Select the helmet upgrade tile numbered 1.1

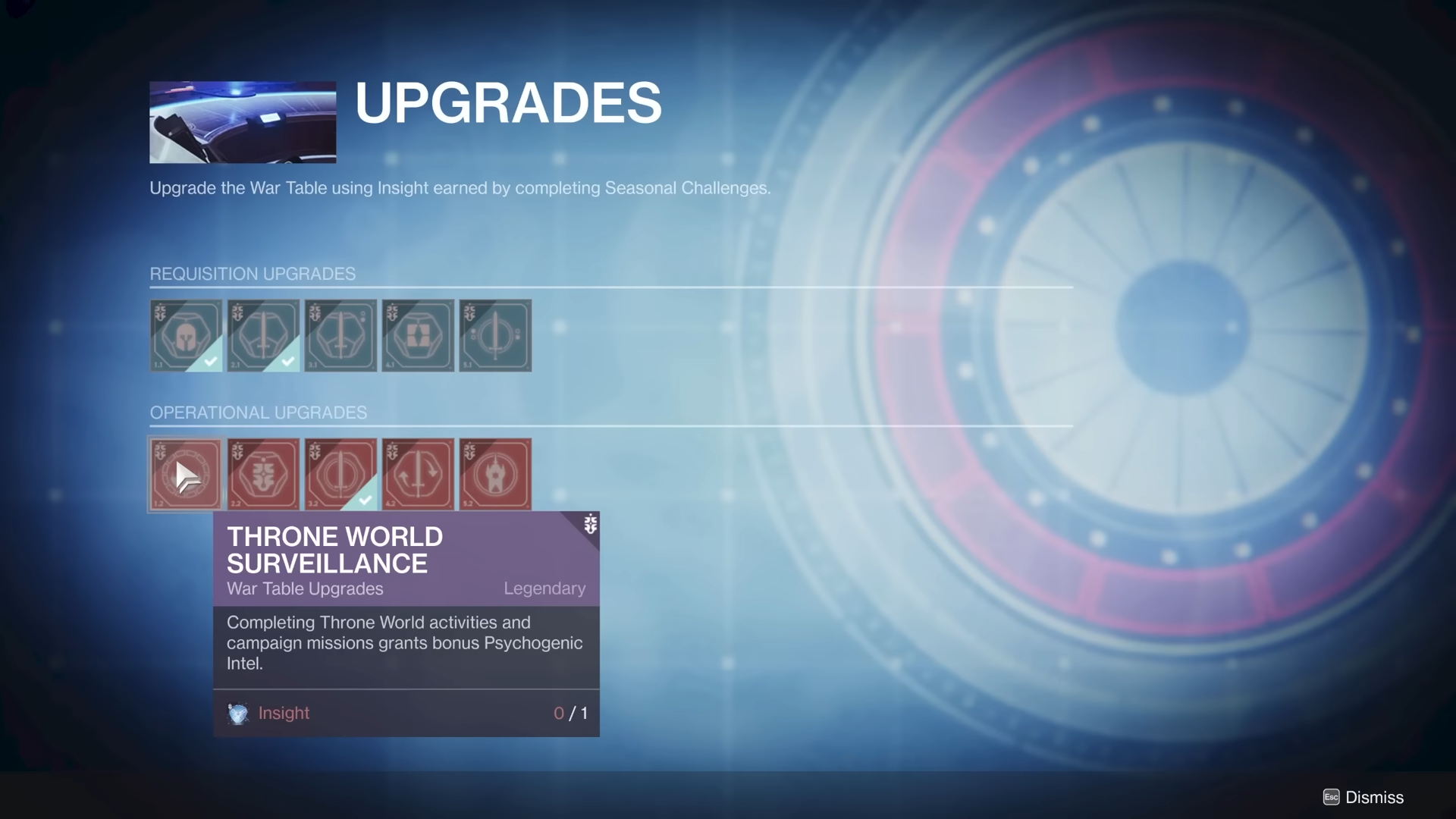[186, 335]
